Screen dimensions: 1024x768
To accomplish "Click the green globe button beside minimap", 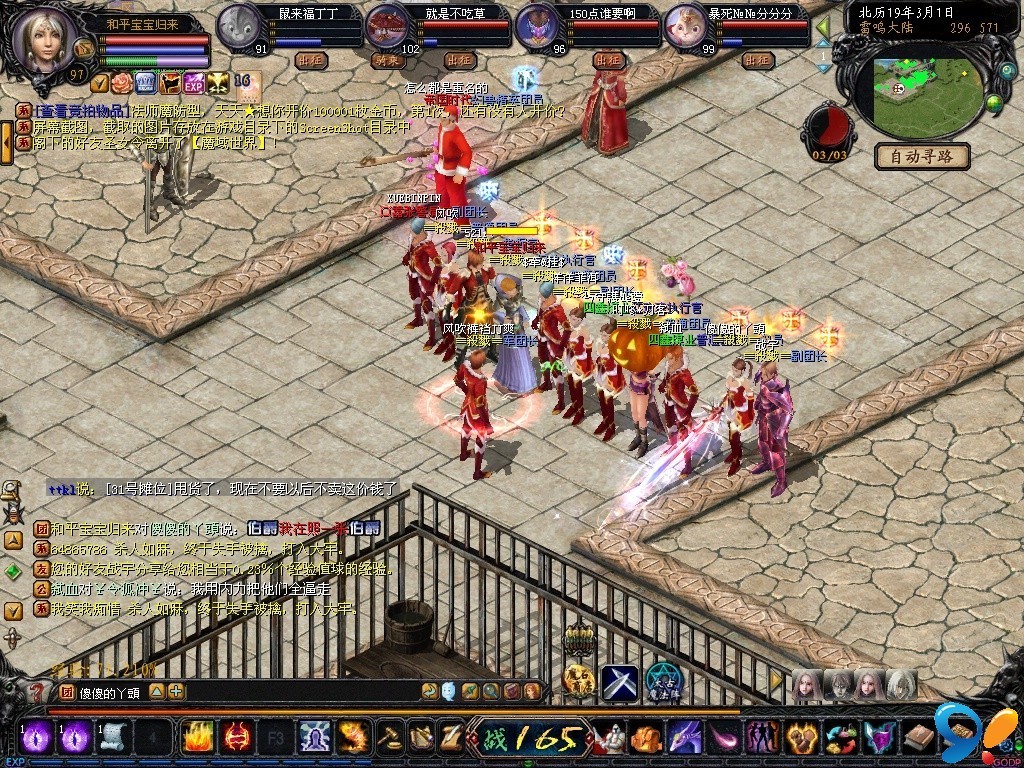I will (994, 101).
